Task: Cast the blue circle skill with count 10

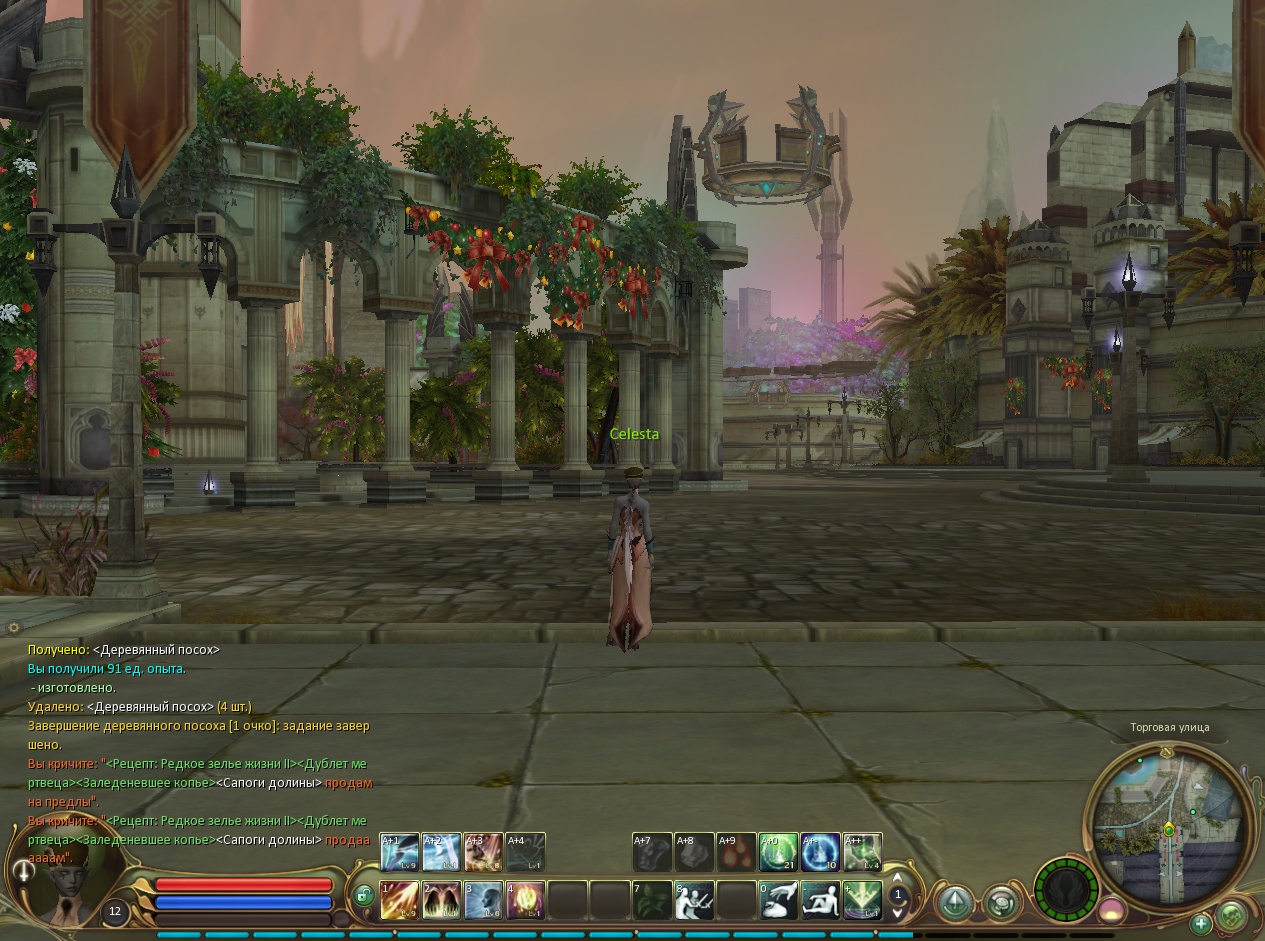Action: 820,852
